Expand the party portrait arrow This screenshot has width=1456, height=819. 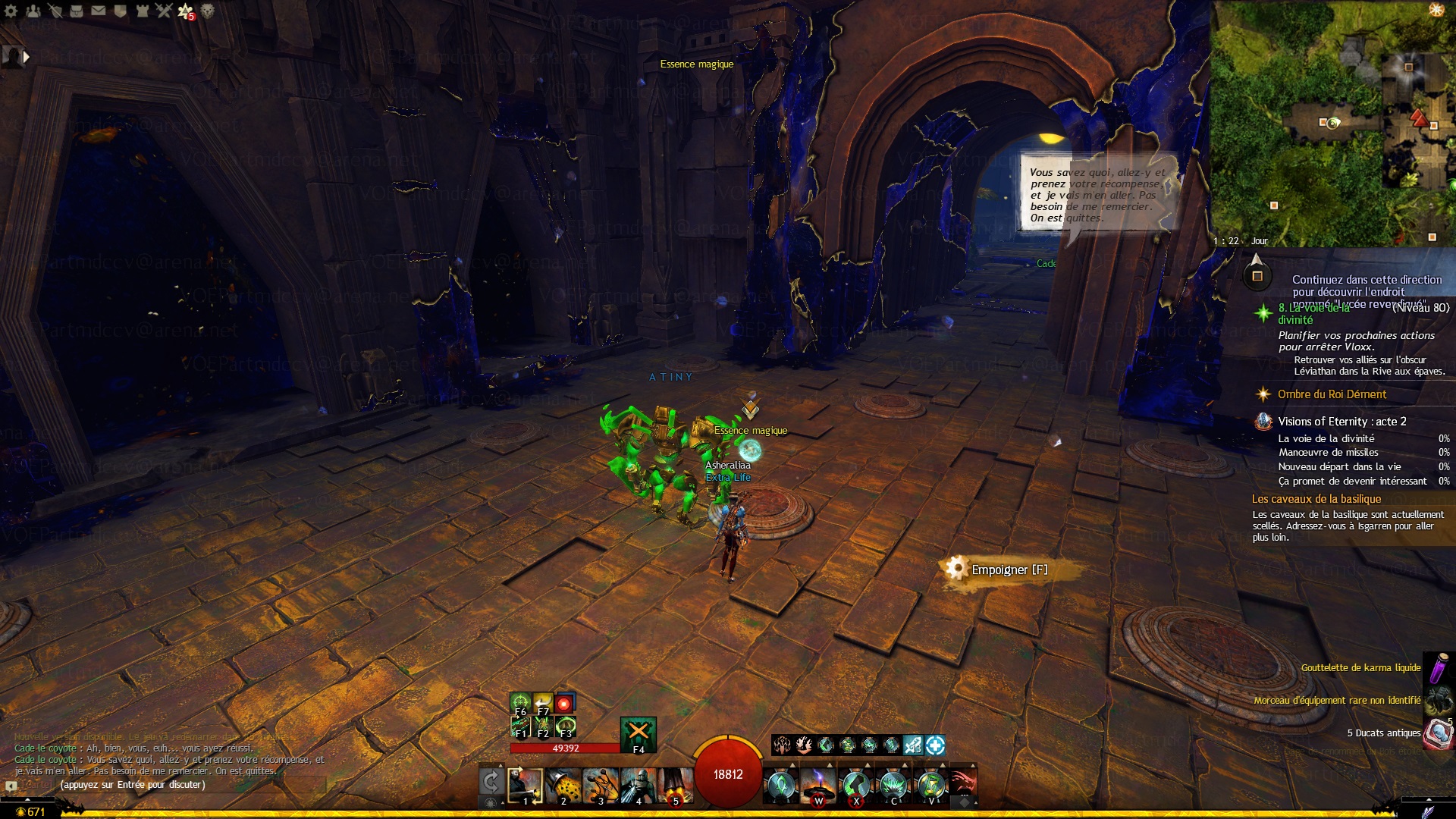(27, 56)
